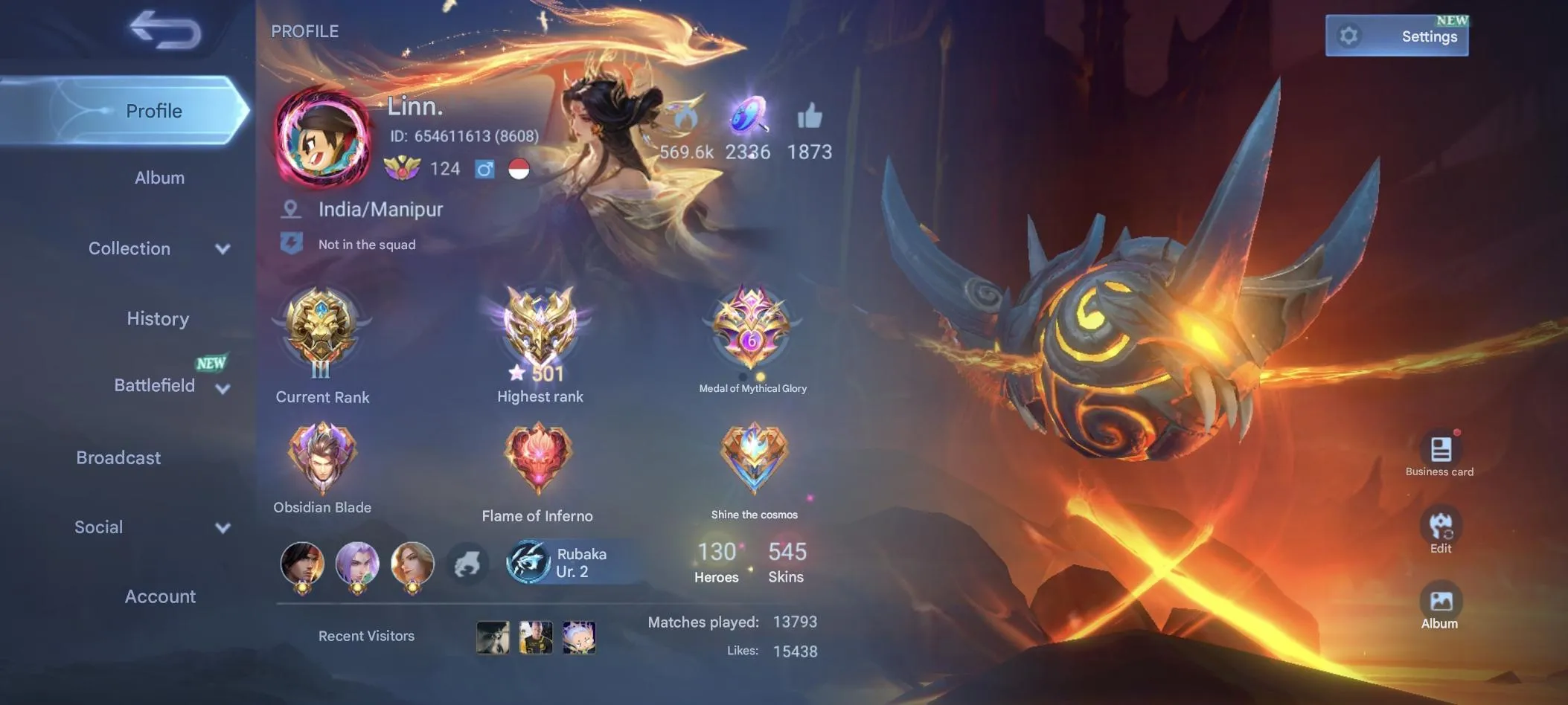Open the first Recent Visitors thumbnail
Screen dimensions: 1568x705
[493, 637]
